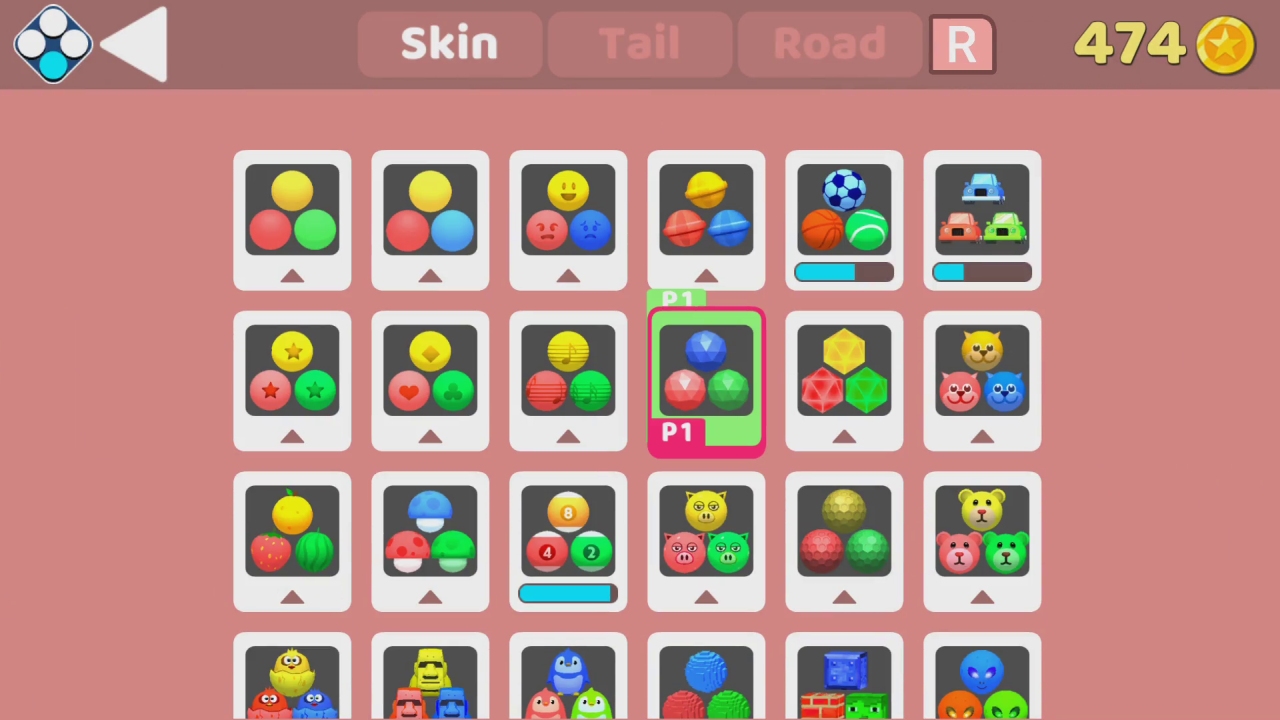Expand the hexagon gem skin details
1280x720 pixels.
pyautogui.click(x=844, y=437)
